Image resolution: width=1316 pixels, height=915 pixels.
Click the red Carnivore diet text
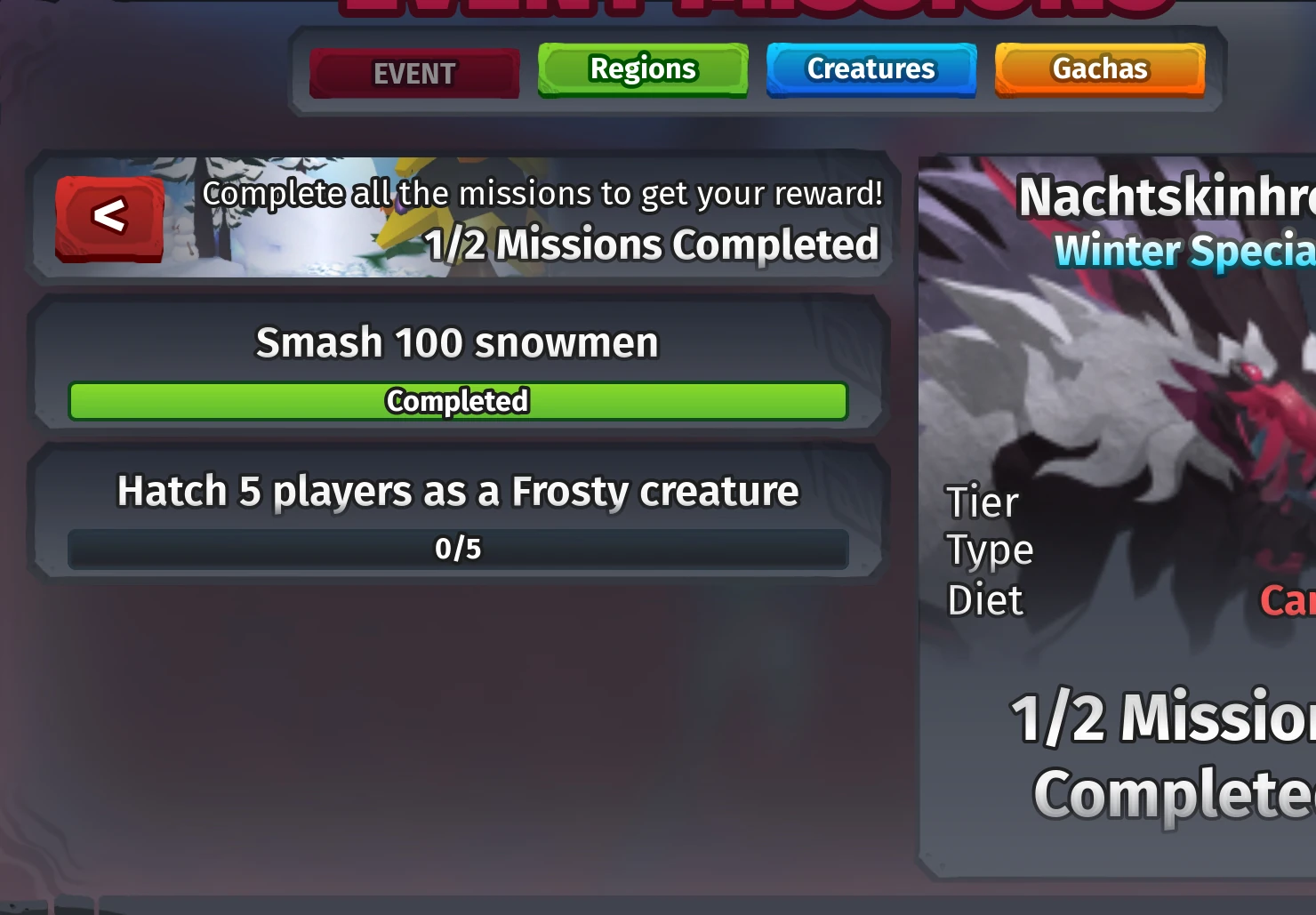point(1288,601)
